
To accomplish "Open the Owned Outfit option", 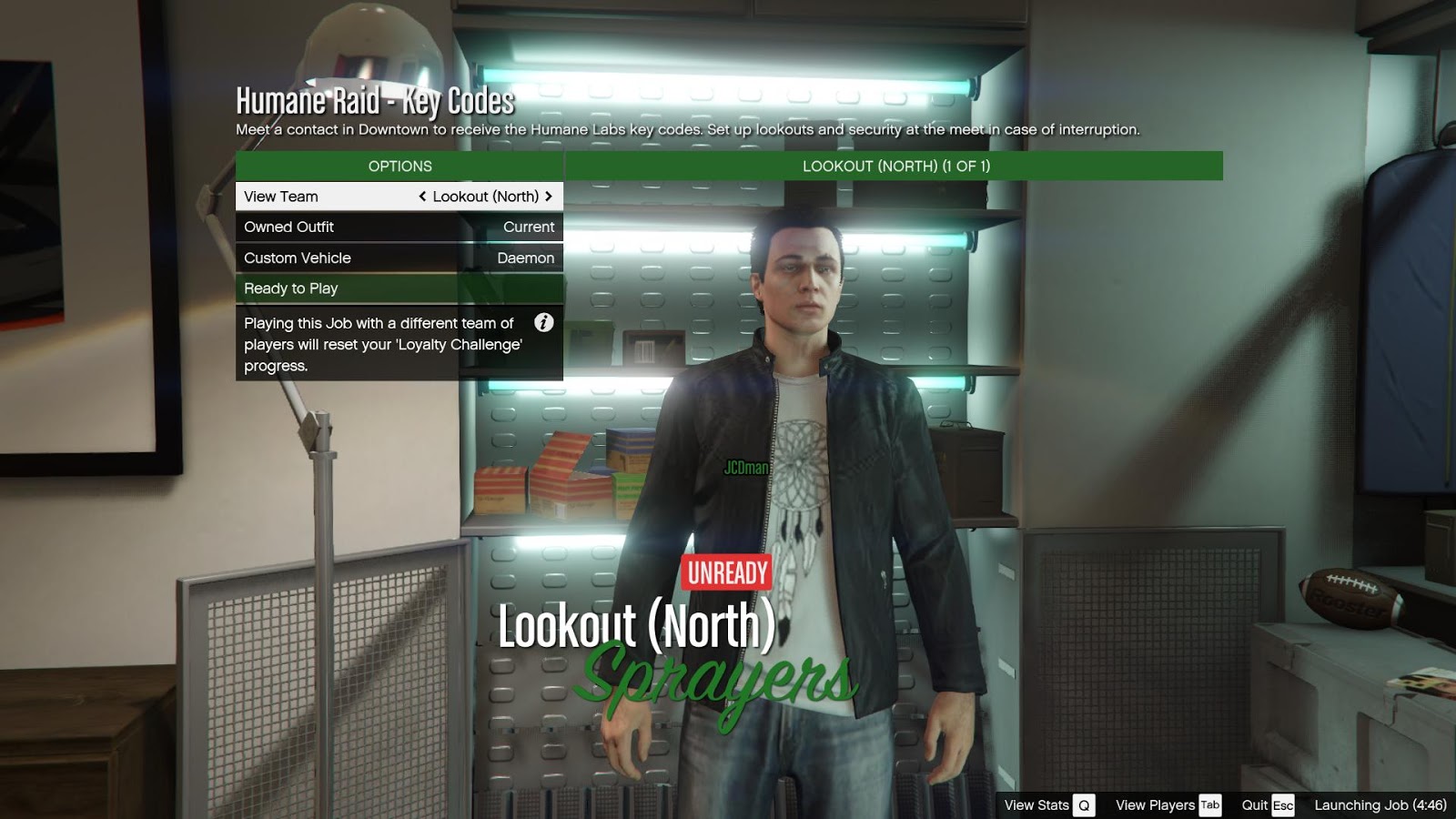I will [399, 227].
